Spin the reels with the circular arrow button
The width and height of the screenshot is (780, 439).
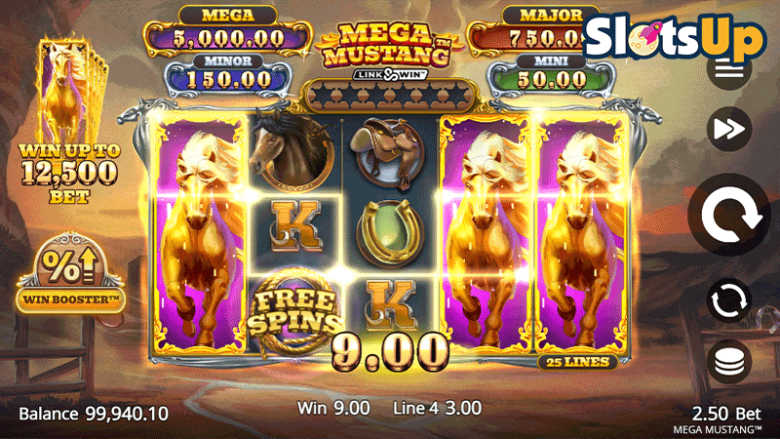click(x=729, y=214)
